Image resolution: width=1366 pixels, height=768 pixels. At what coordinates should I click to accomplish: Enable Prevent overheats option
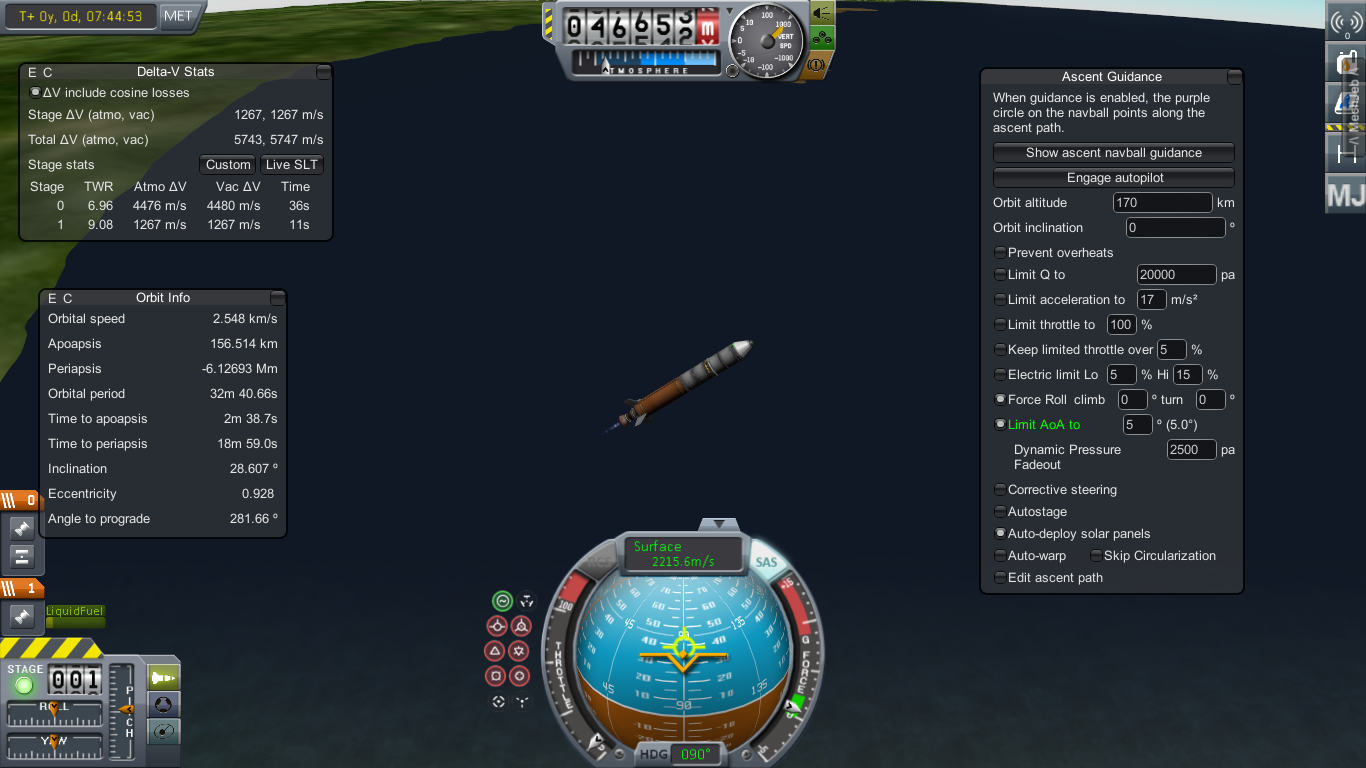coord(1000,253)
